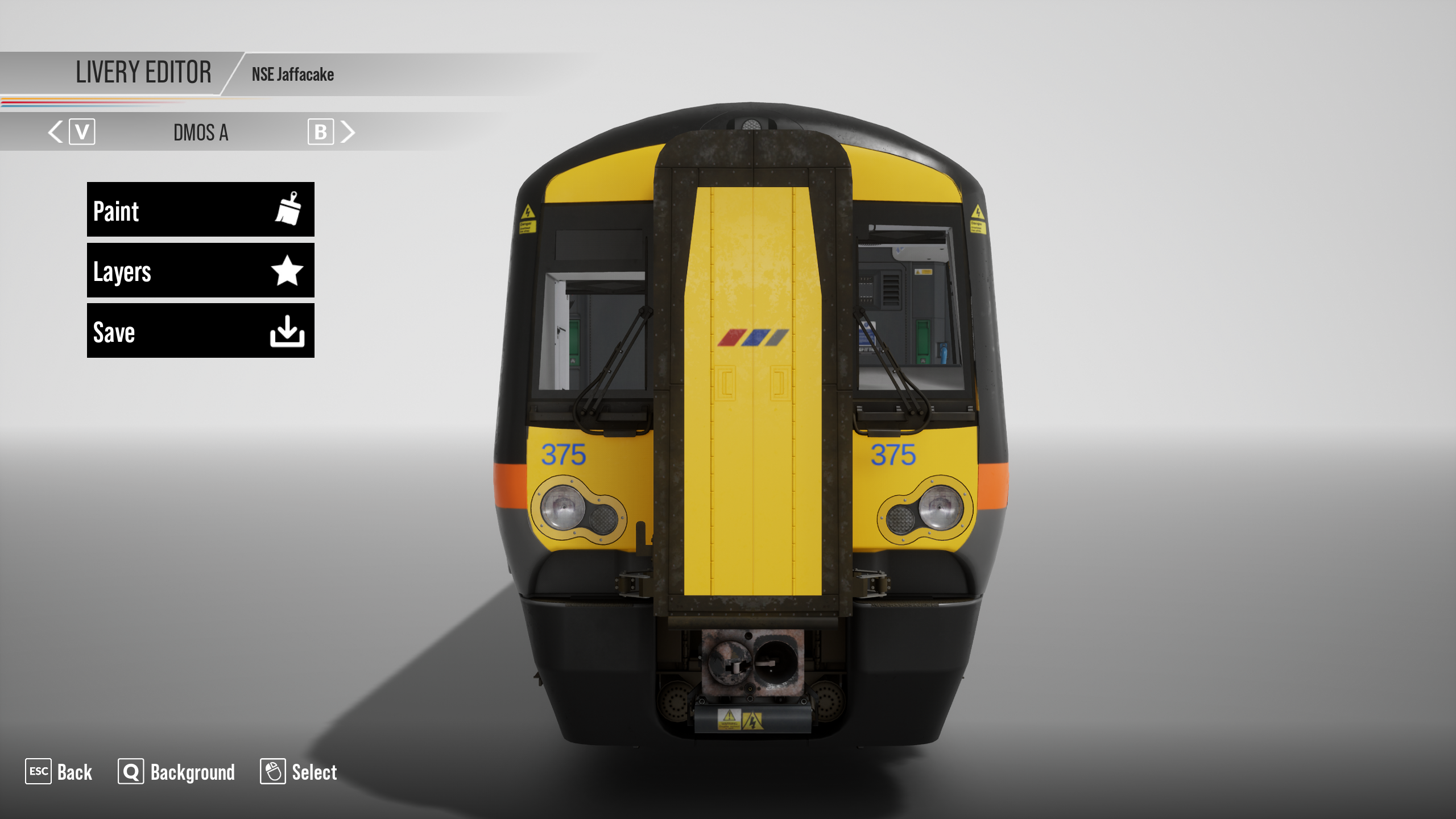Save the current livery
Viewport: 1456px width, 819px height.
pos(200,330)
